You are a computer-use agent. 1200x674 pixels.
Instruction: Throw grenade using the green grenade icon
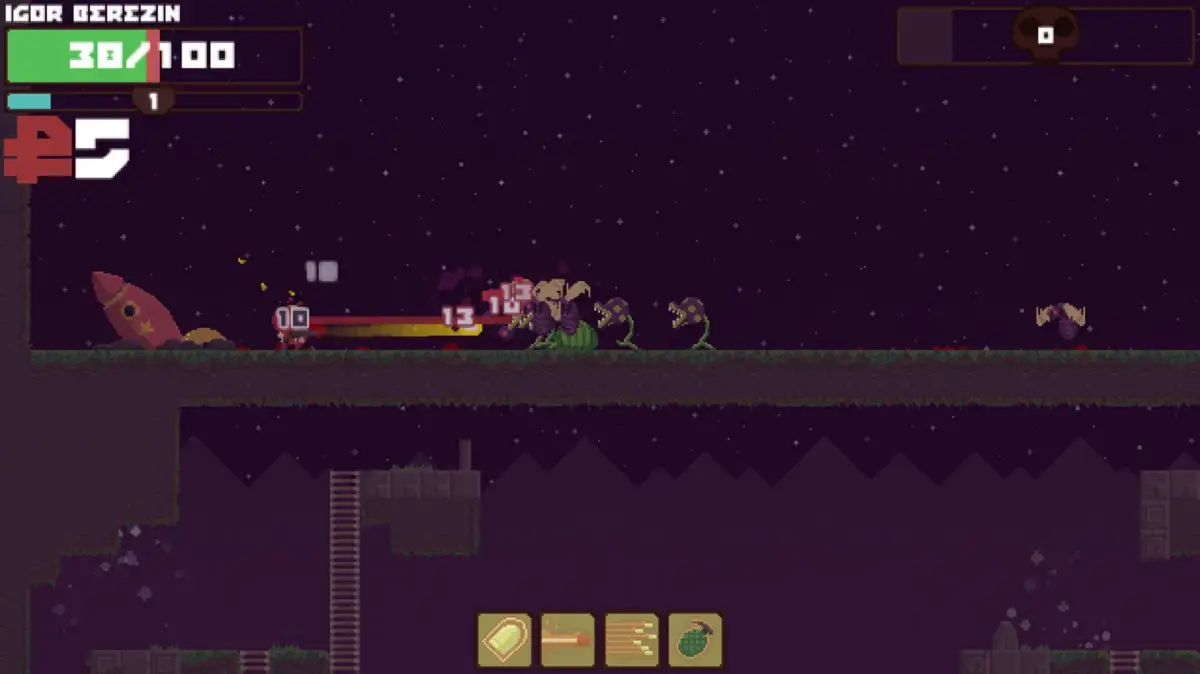click(695, 640)
